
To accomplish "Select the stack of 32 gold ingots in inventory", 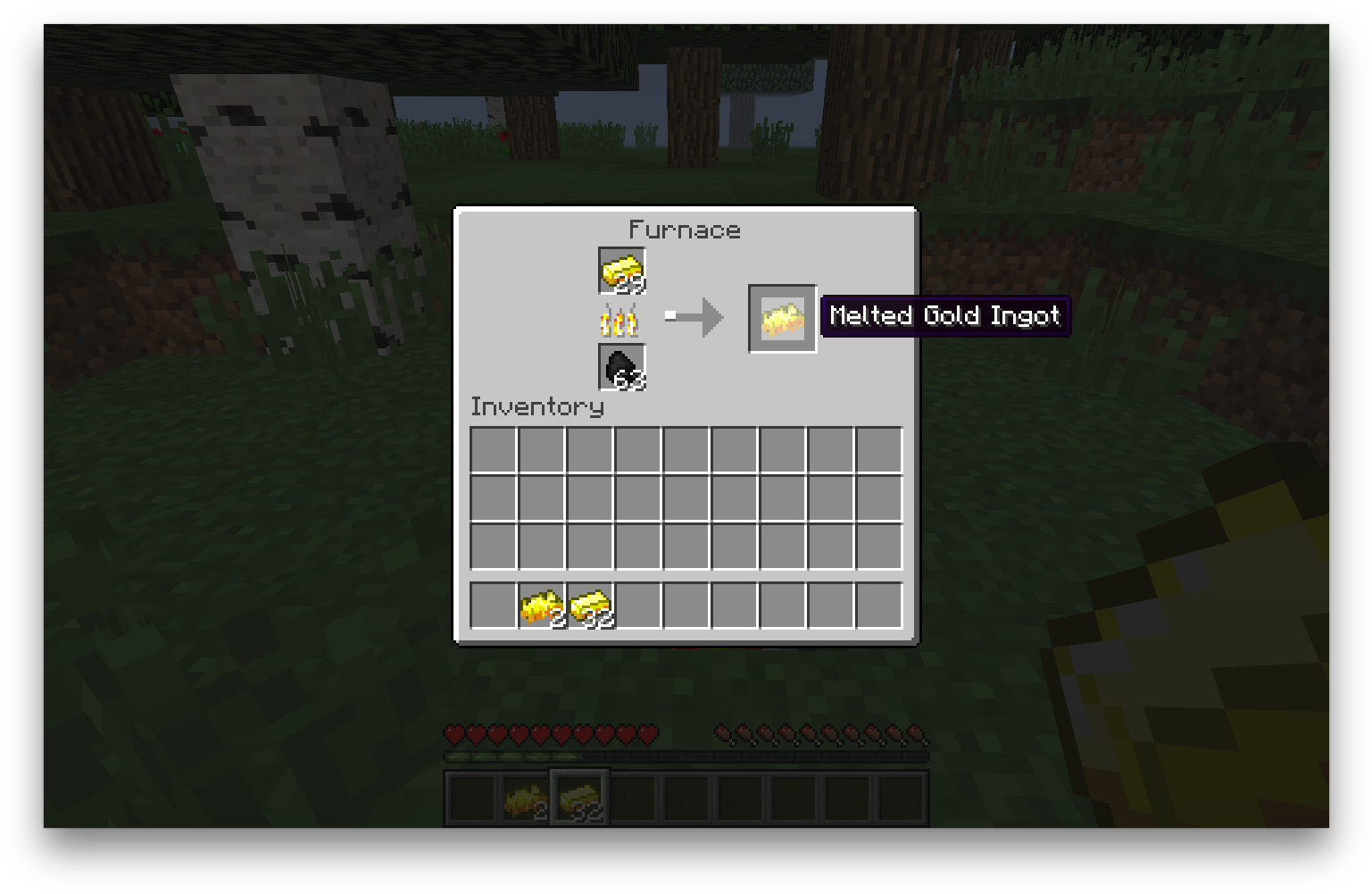I will (591, 605).
